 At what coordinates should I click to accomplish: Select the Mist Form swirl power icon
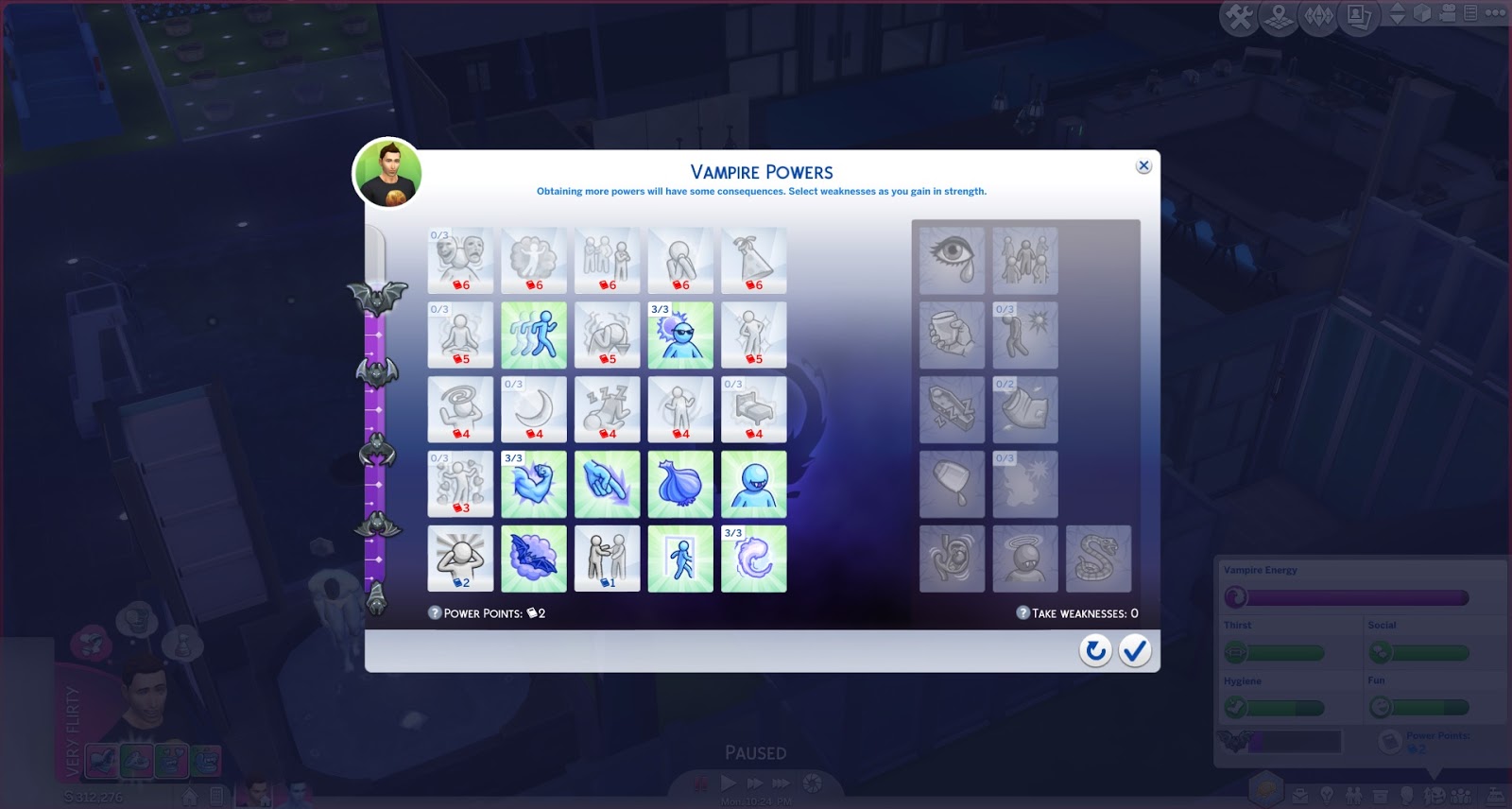754,558
